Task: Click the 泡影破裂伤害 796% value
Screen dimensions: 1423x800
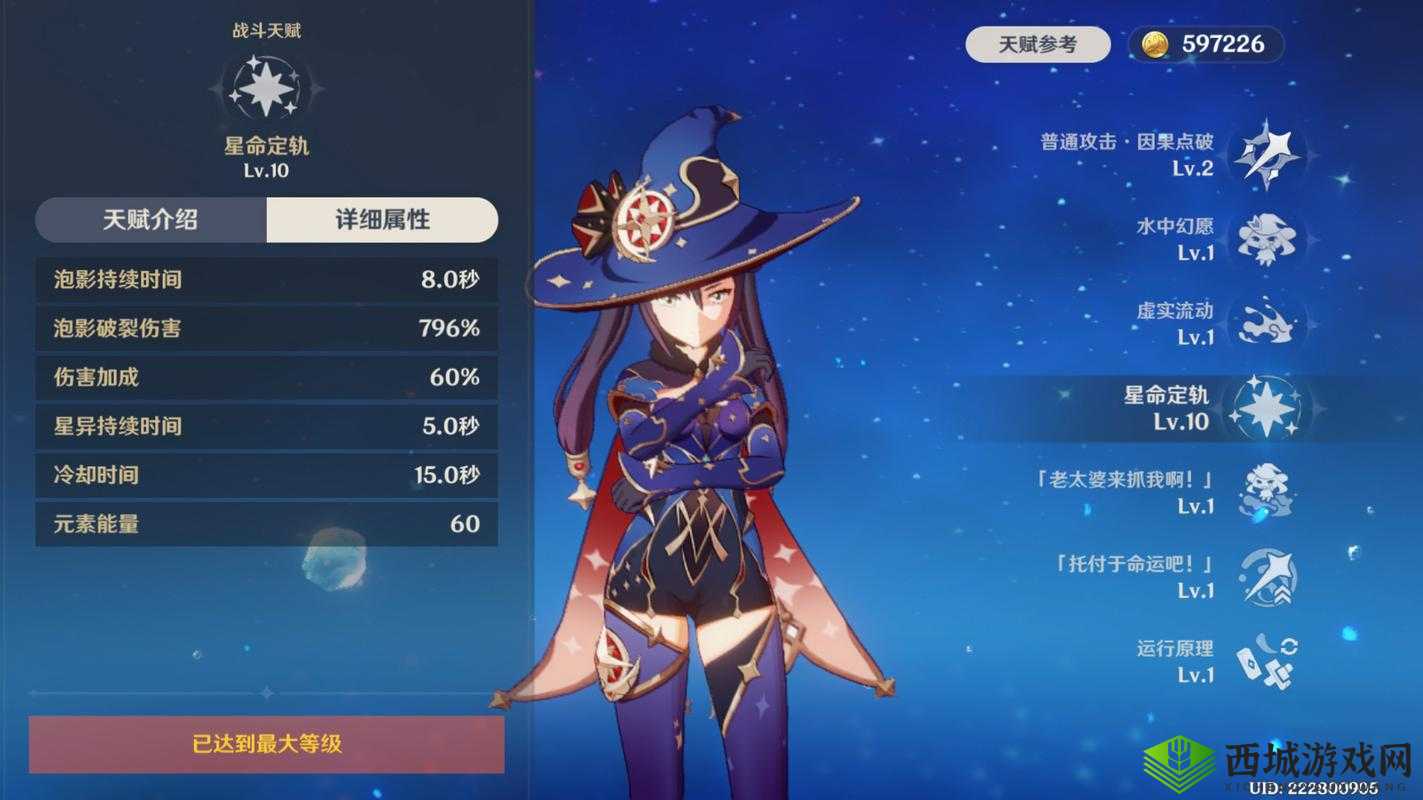Action: coord(451,329)
